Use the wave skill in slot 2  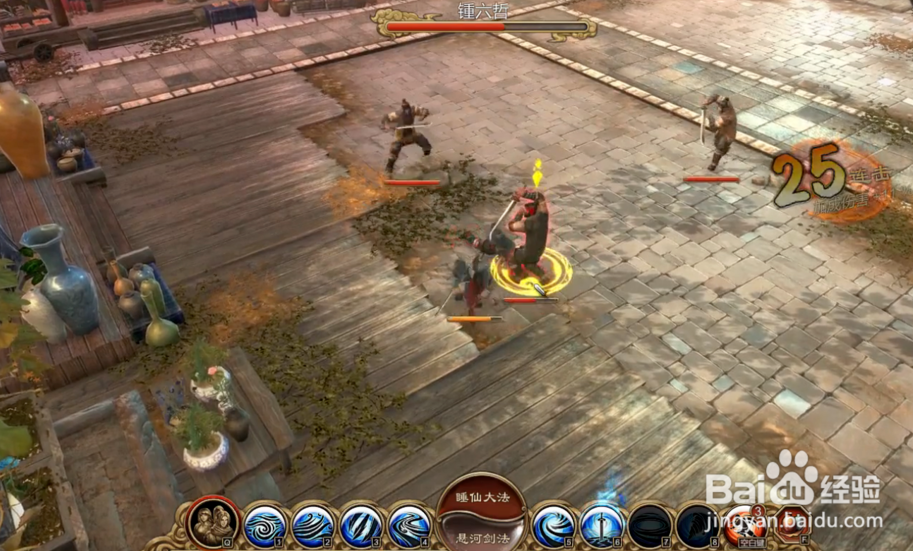pos(312,524)
